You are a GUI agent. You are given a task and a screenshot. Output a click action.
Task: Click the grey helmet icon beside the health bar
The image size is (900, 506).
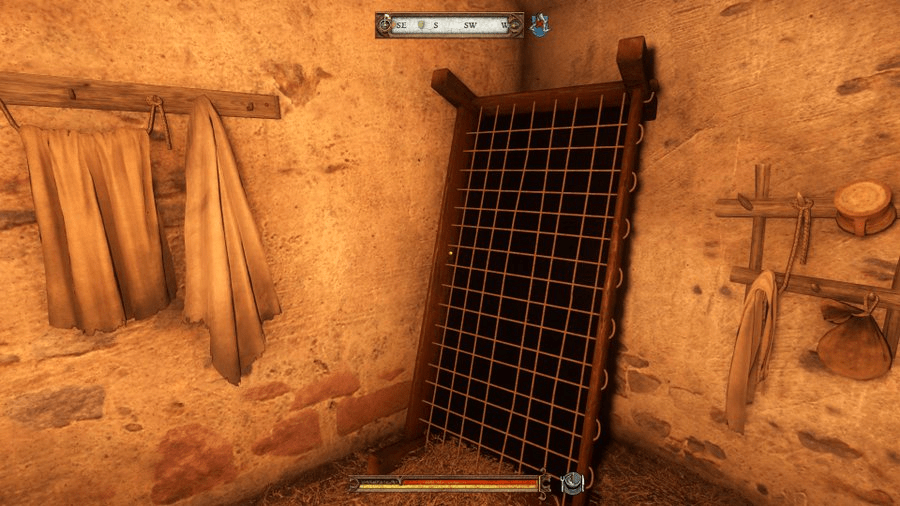[x=572, y=484]
